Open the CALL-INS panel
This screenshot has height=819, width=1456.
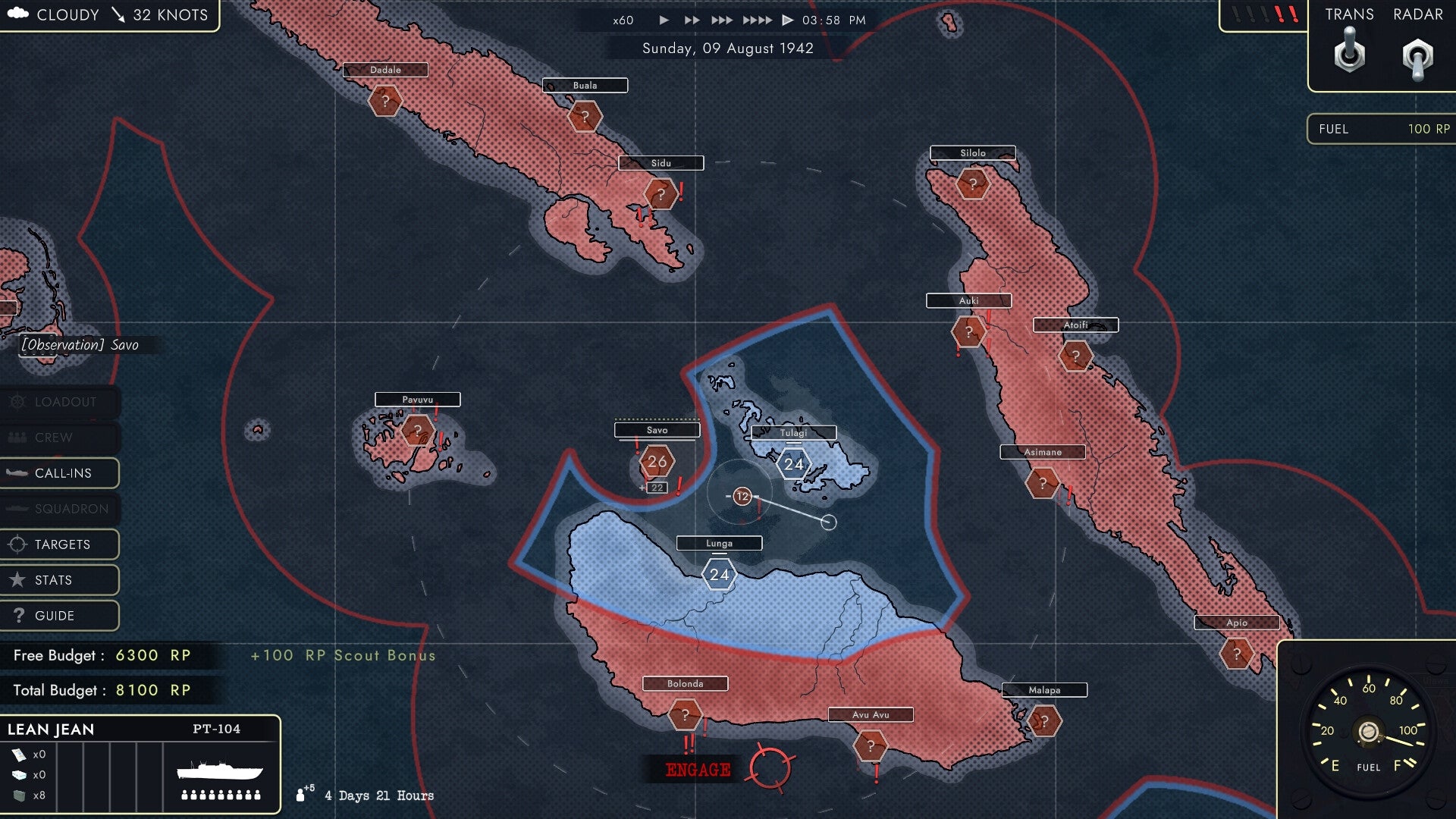(x=61, y=473)
